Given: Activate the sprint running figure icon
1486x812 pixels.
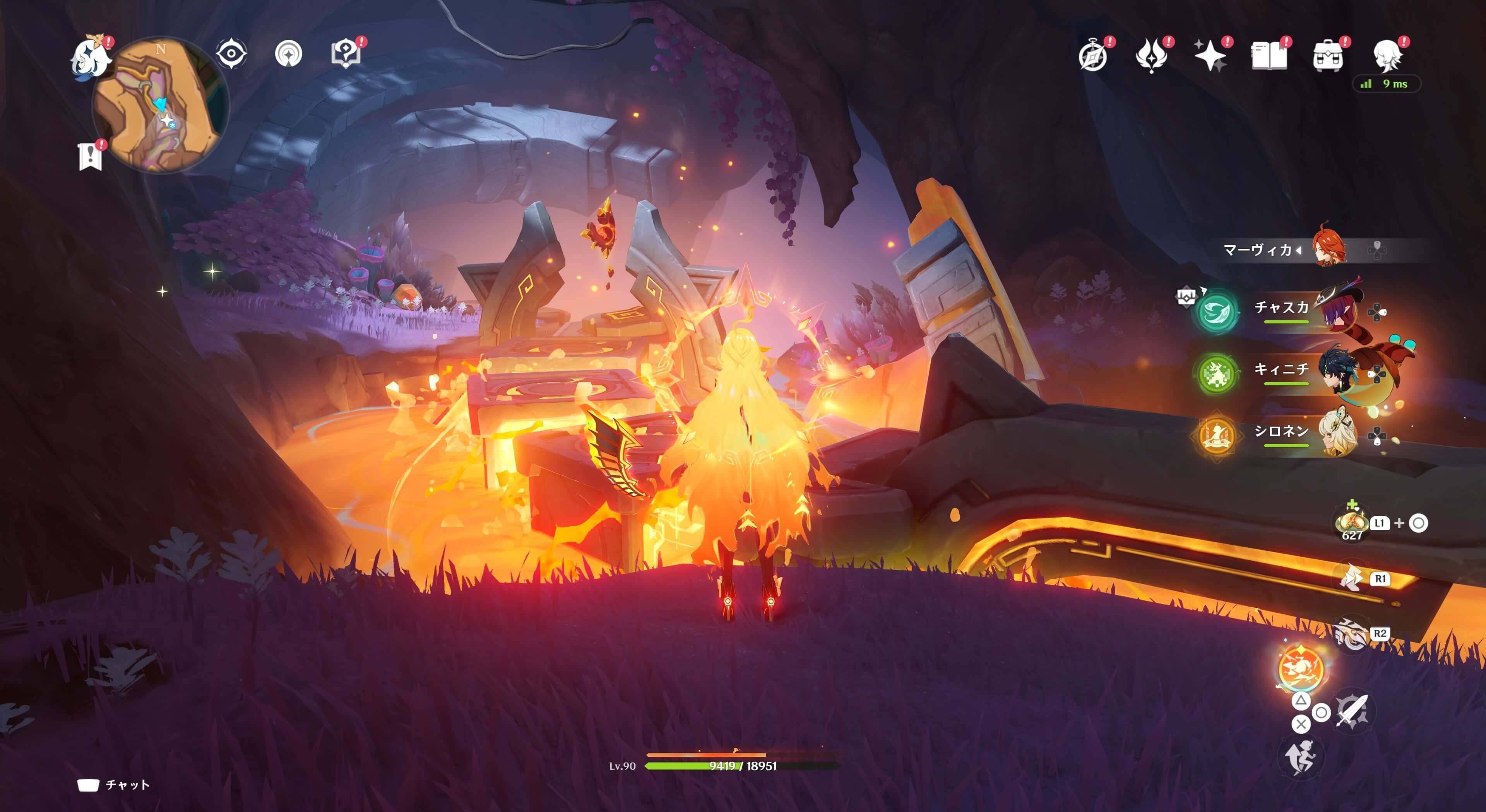Looking at the screenshot, I should [x=1301, y=756].
